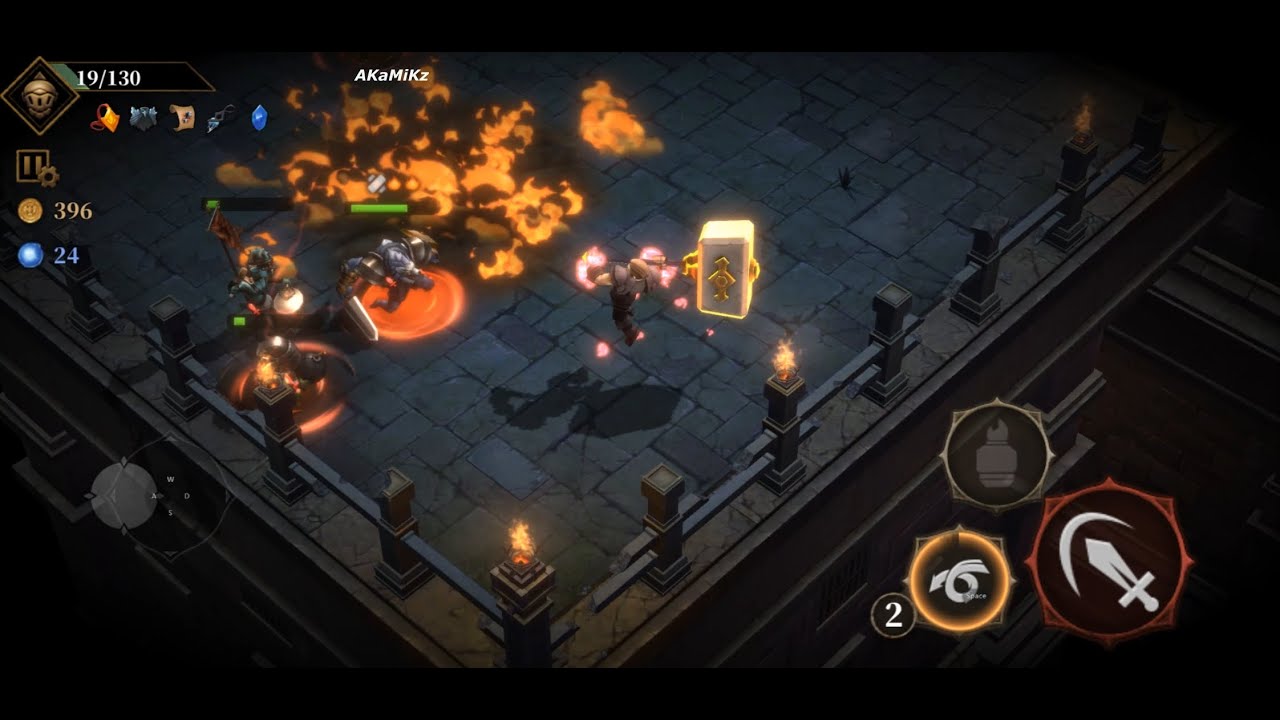Inspect the grey armor relic icon

[x=144, y=119]
